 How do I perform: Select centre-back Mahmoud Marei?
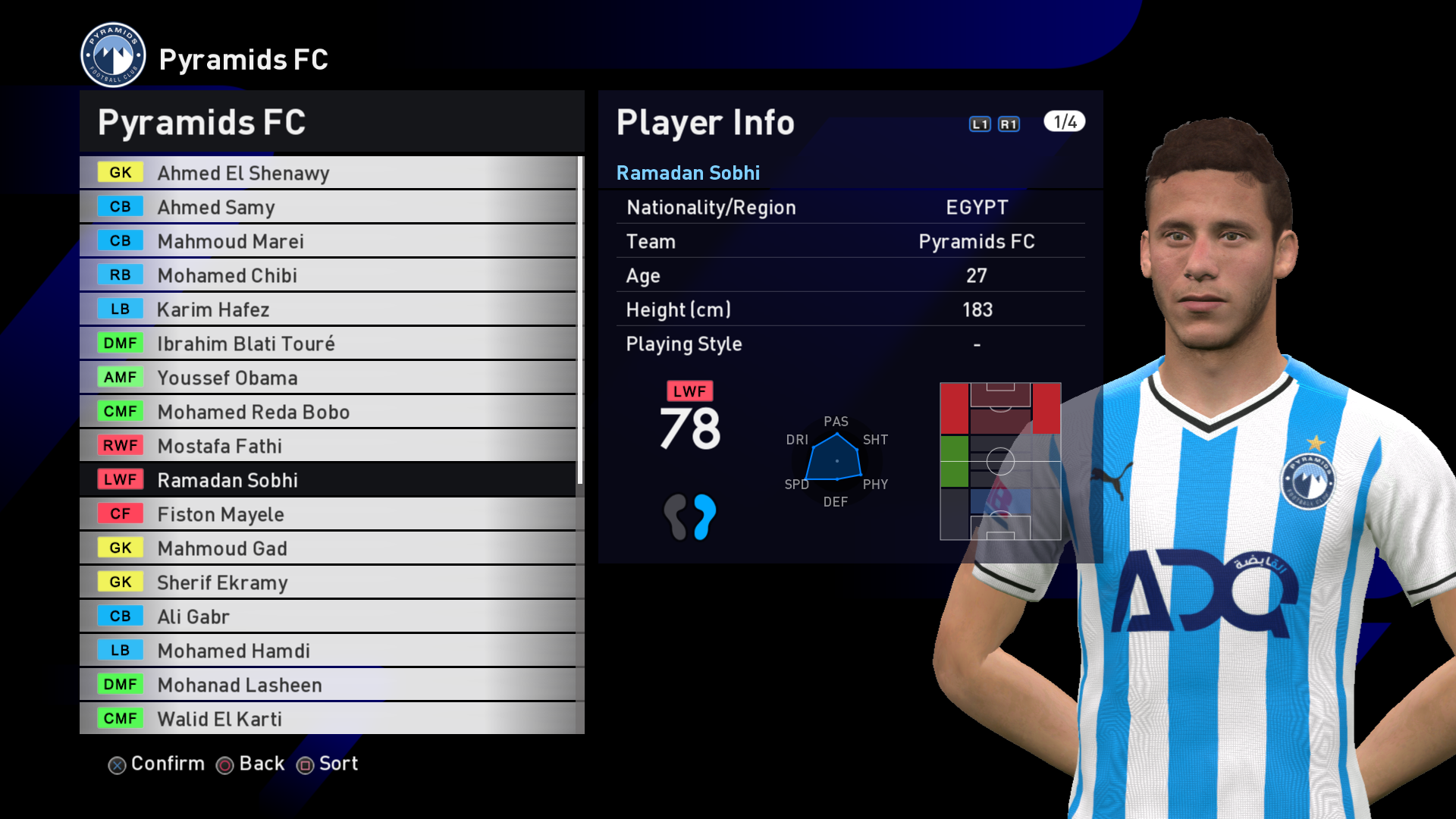[x=328, y=241]
